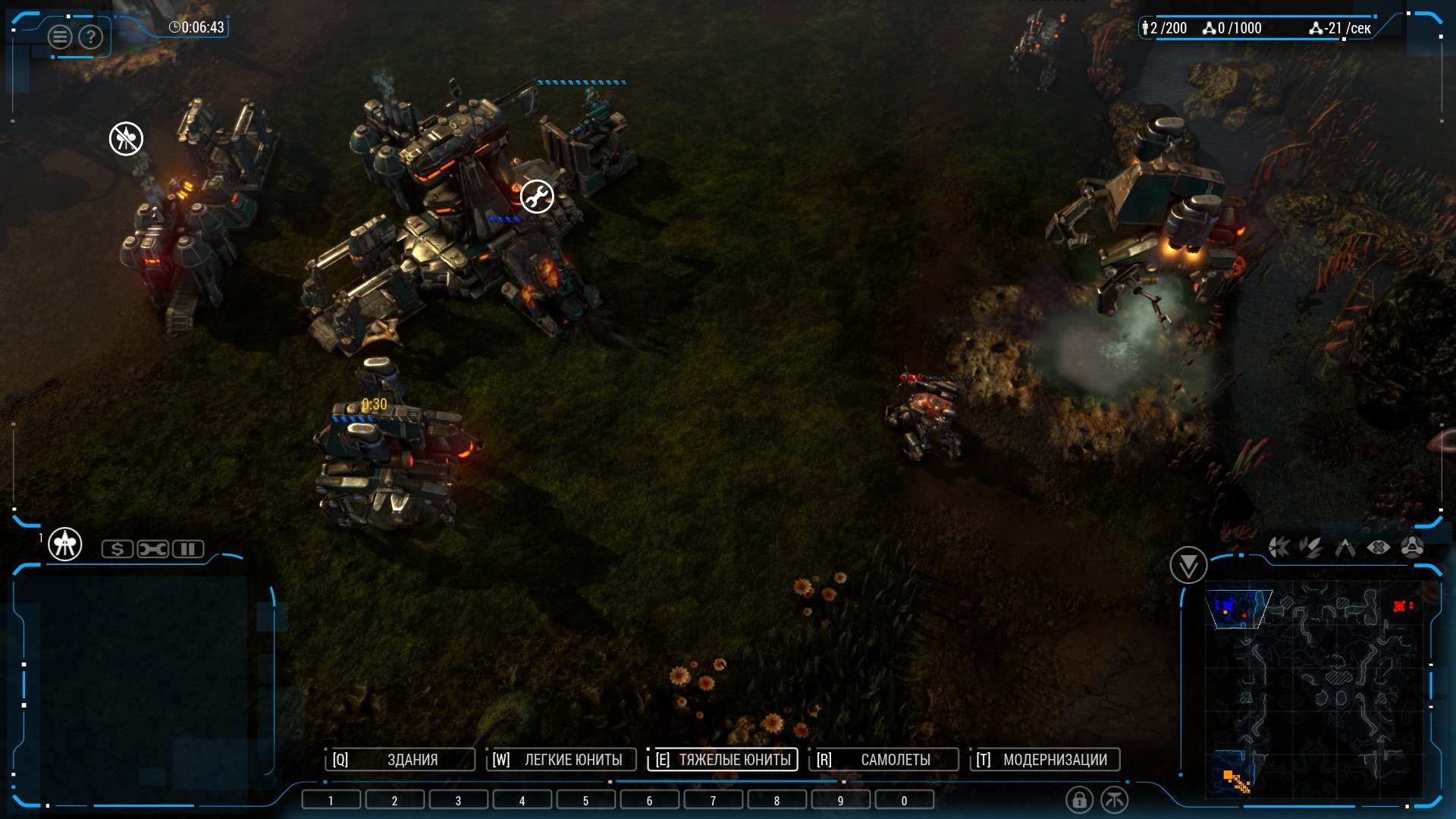Click the round icon beside the padlock
The width and height of the screenshot is (1456, 819).
pos(1115,800)
